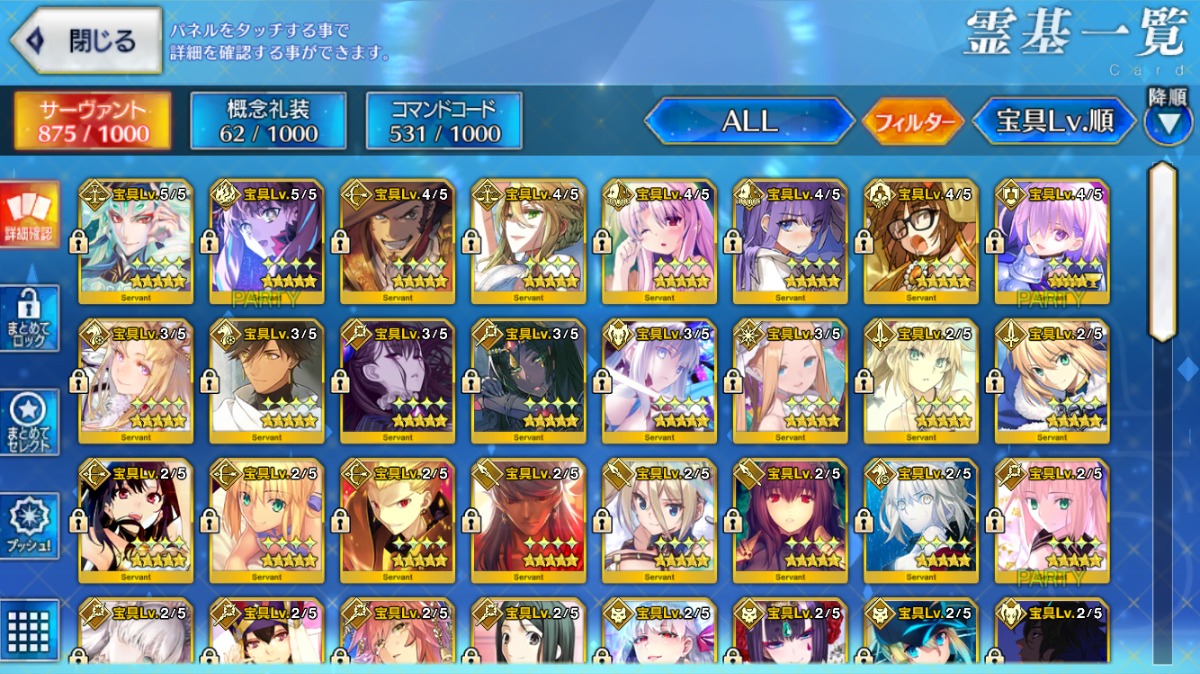Switch to the サーヴァント tab

coord(92,122)
